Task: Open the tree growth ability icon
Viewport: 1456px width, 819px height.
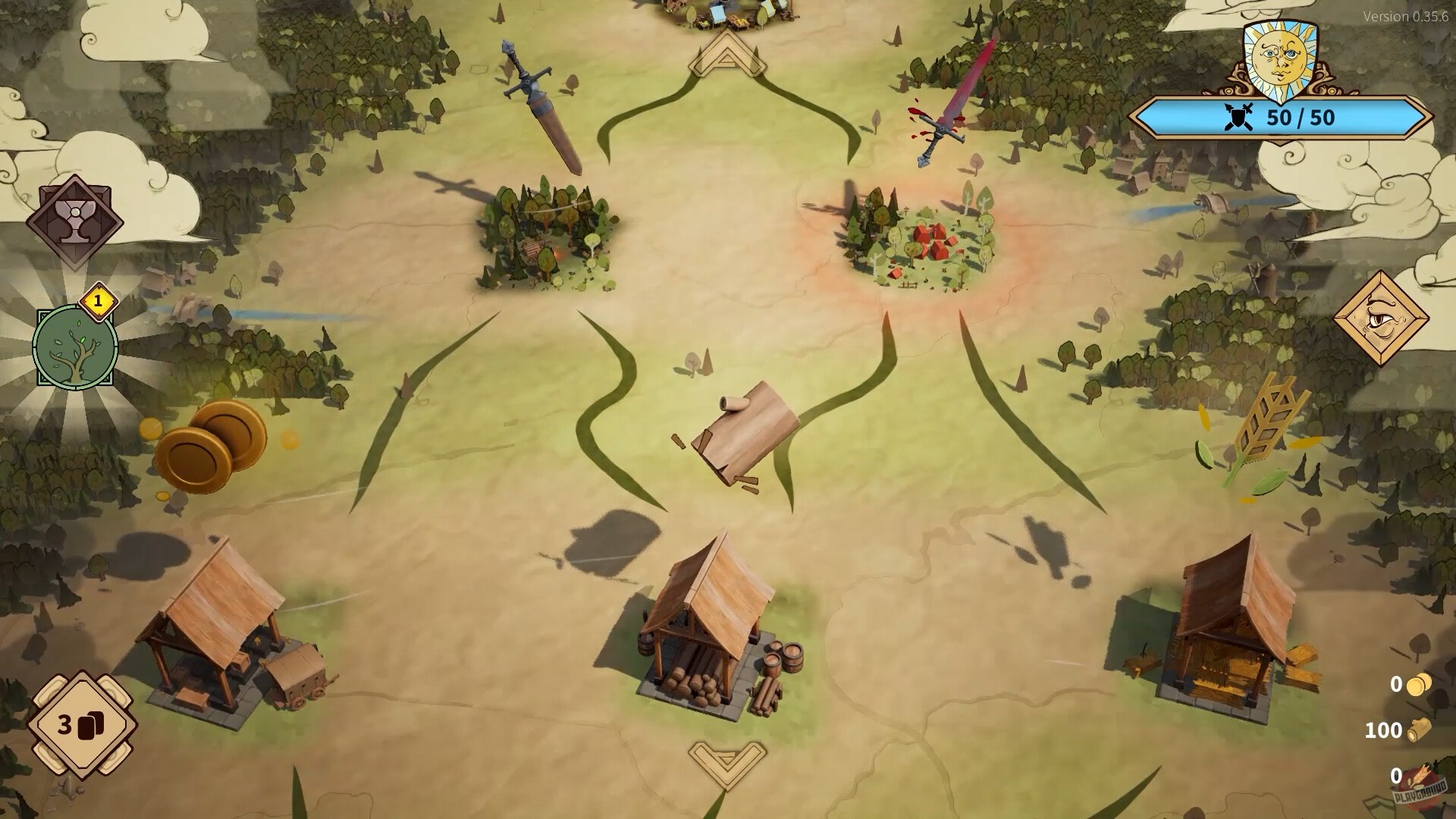Action: (74, 349)
